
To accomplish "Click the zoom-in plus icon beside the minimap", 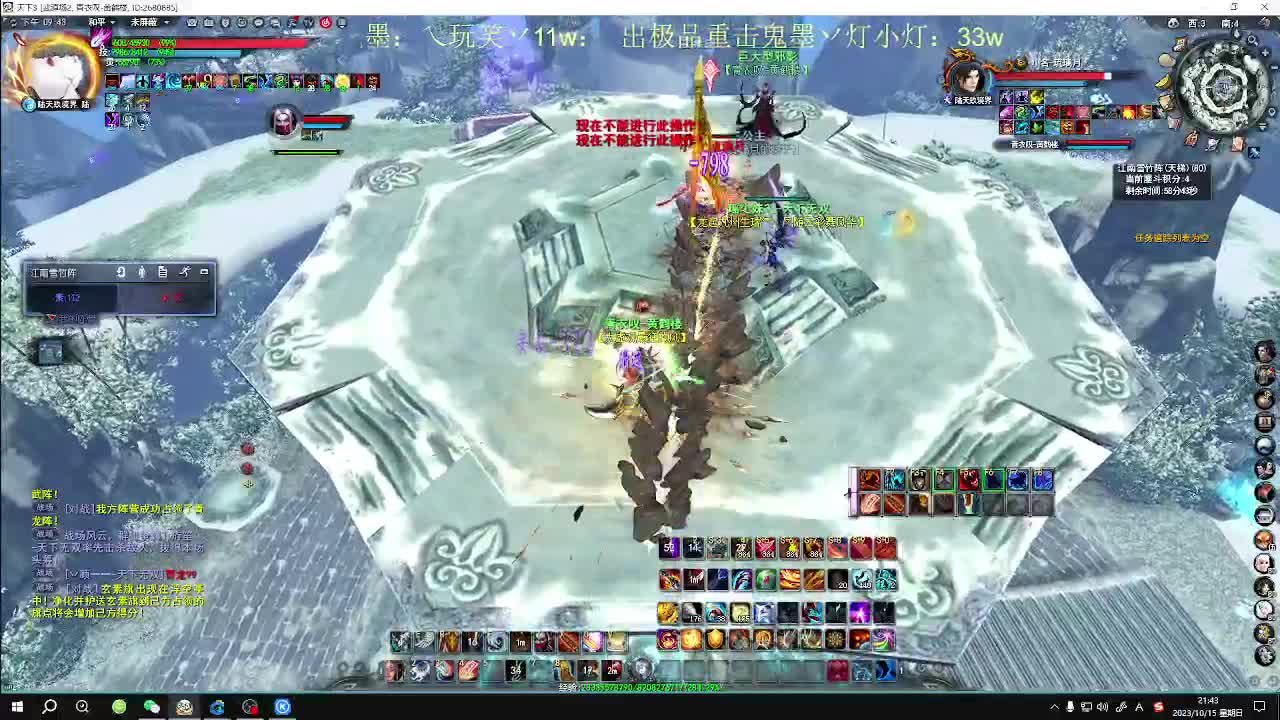I will (x=1265, y=53).
